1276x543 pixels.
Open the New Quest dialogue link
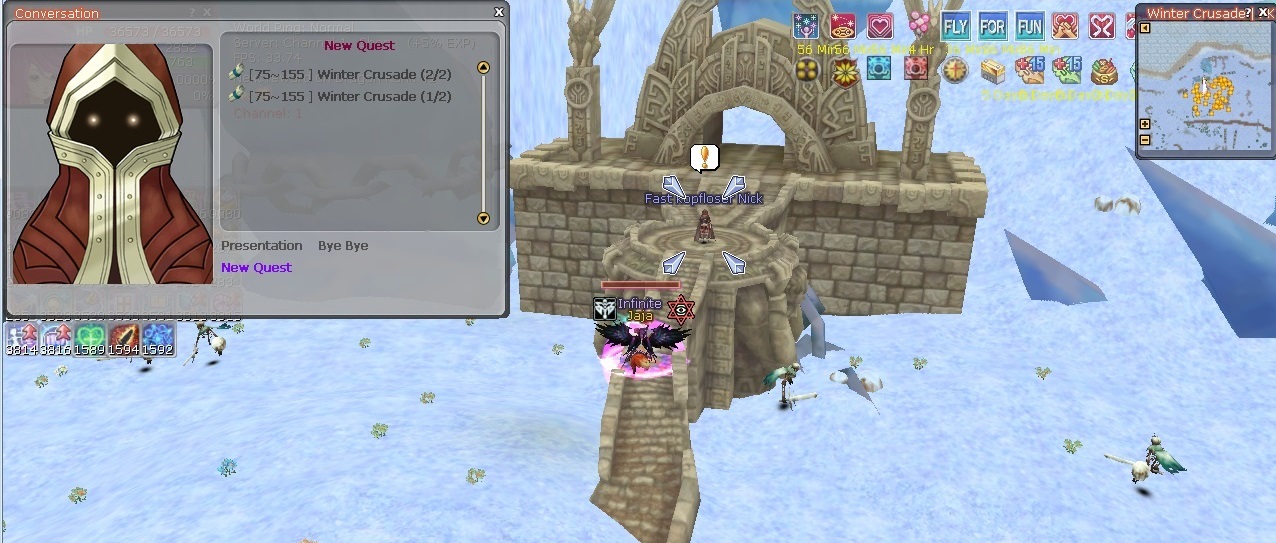pyautogui.click(x=256, y=268)
